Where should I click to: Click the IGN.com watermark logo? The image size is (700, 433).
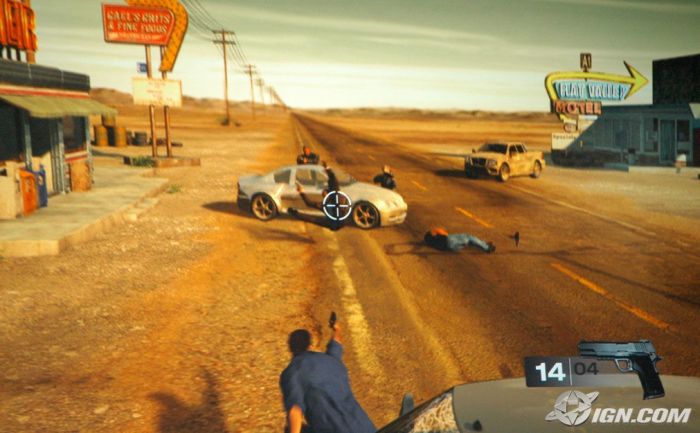tap(618, 408)
